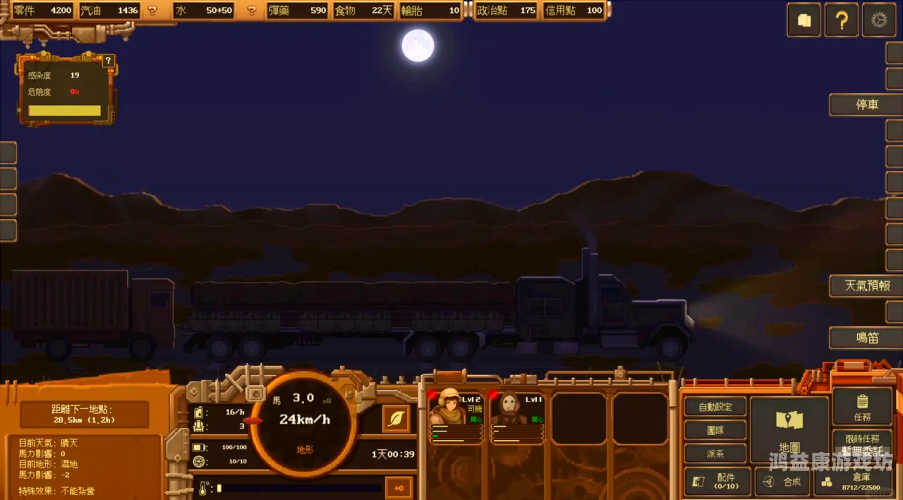Click the 停車 stop truck button
The height and width of the screenshot is (500, 903).
click(865, 105)
